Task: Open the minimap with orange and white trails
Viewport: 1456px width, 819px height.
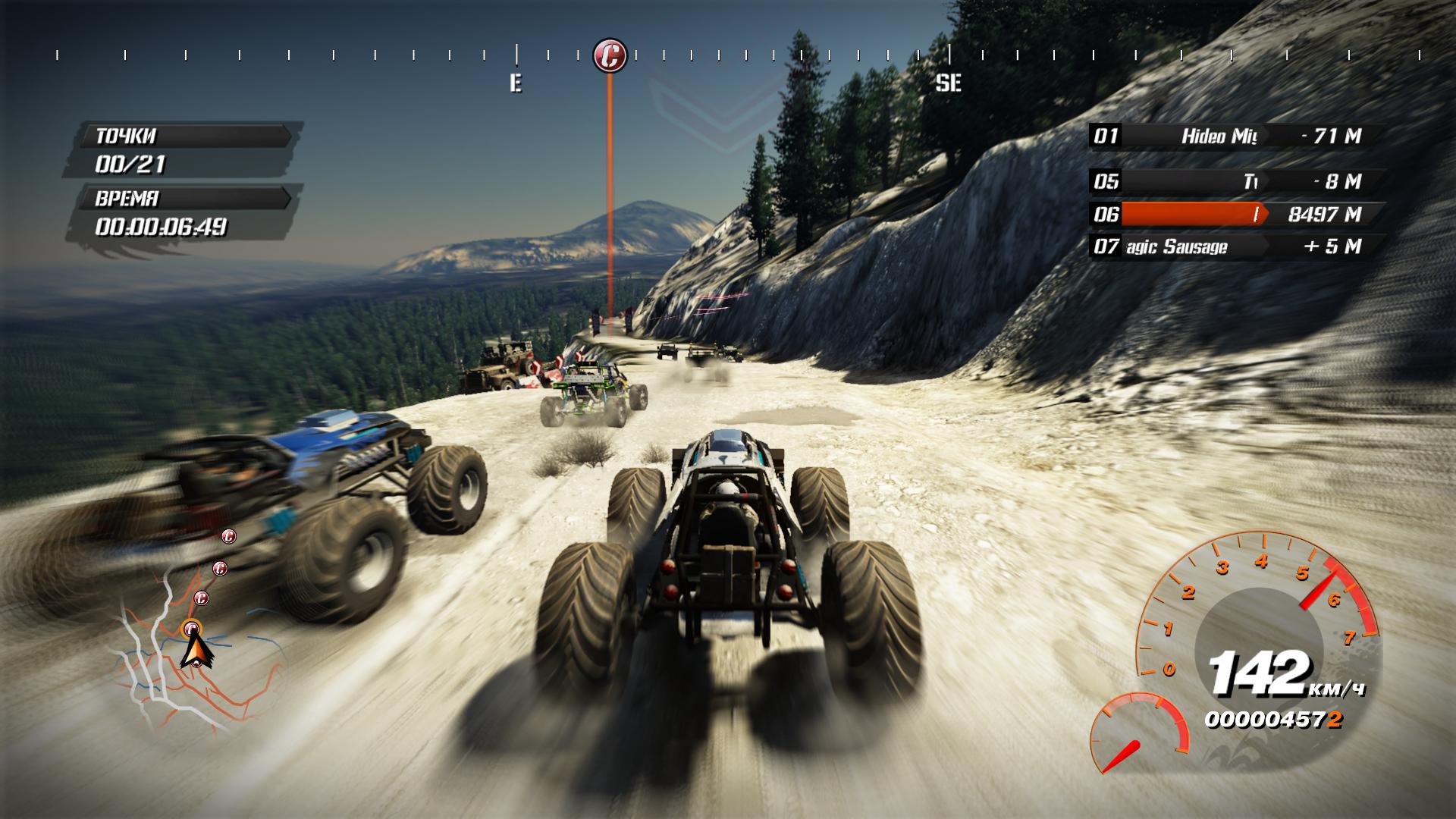Action: [x=199, y=658]
